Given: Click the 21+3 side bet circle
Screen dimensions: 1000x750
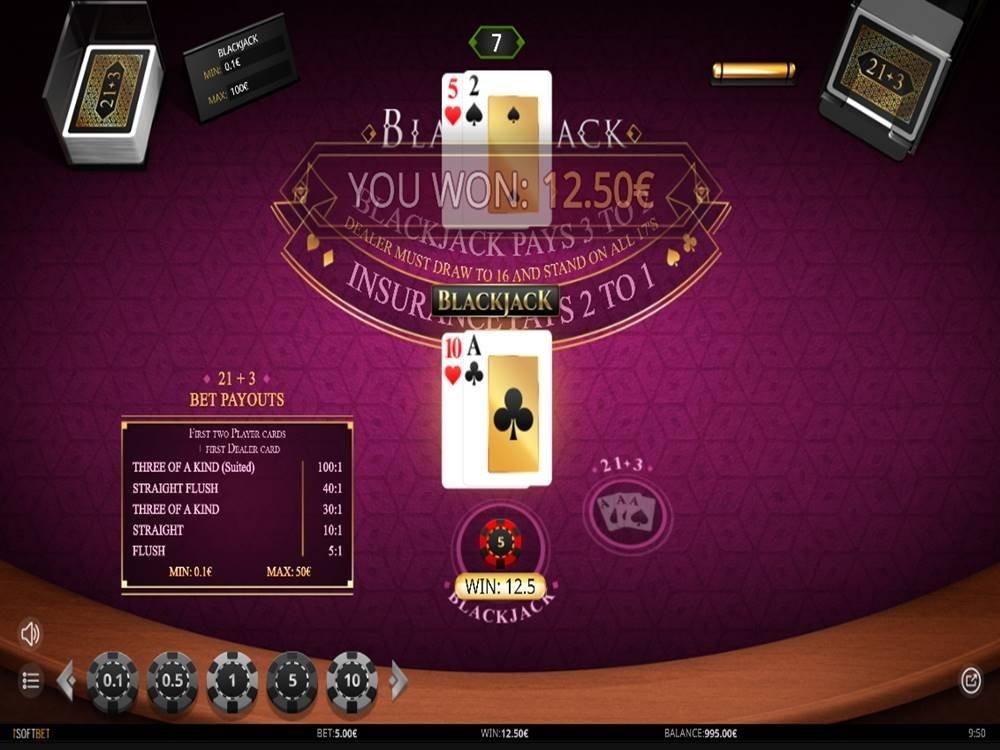Looking at the screenshot, I should click(628, 512).
